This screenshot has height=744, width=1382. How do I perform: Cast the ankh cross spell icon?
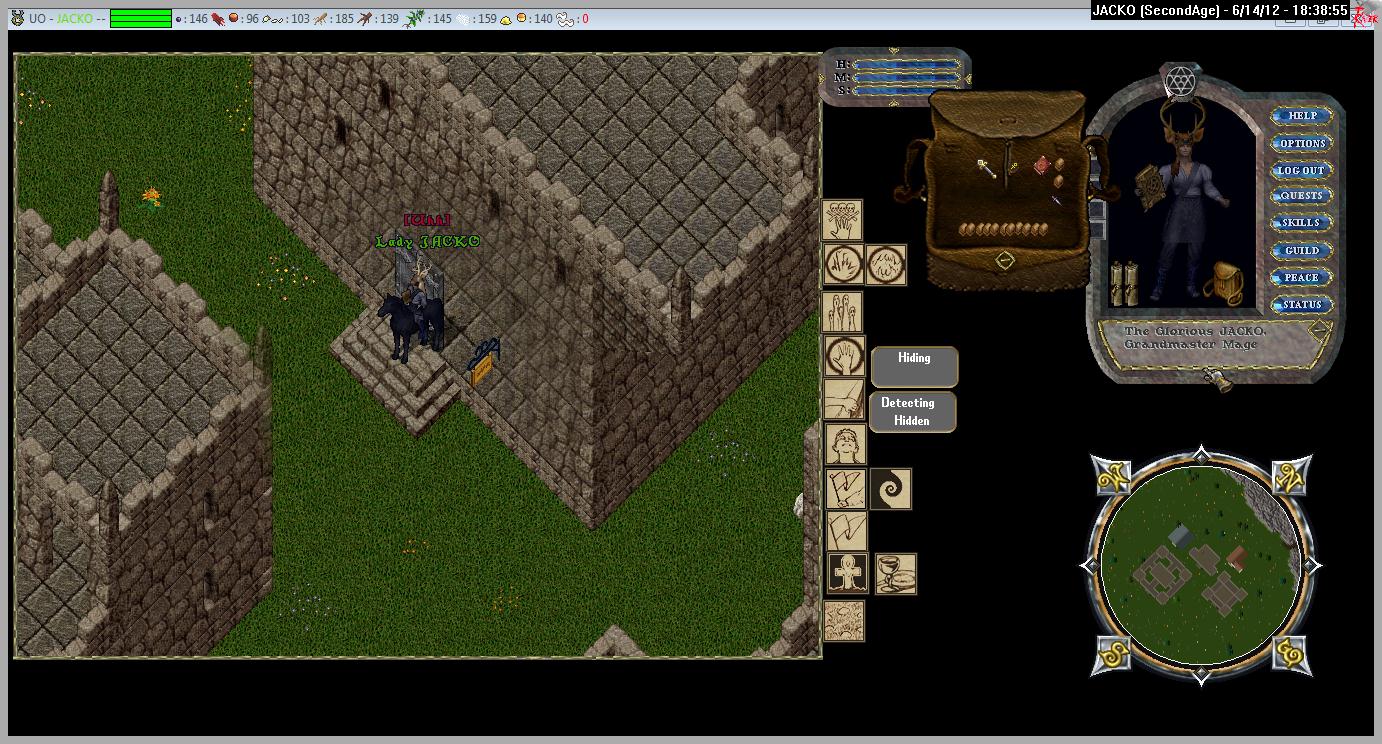pos(846,574)
